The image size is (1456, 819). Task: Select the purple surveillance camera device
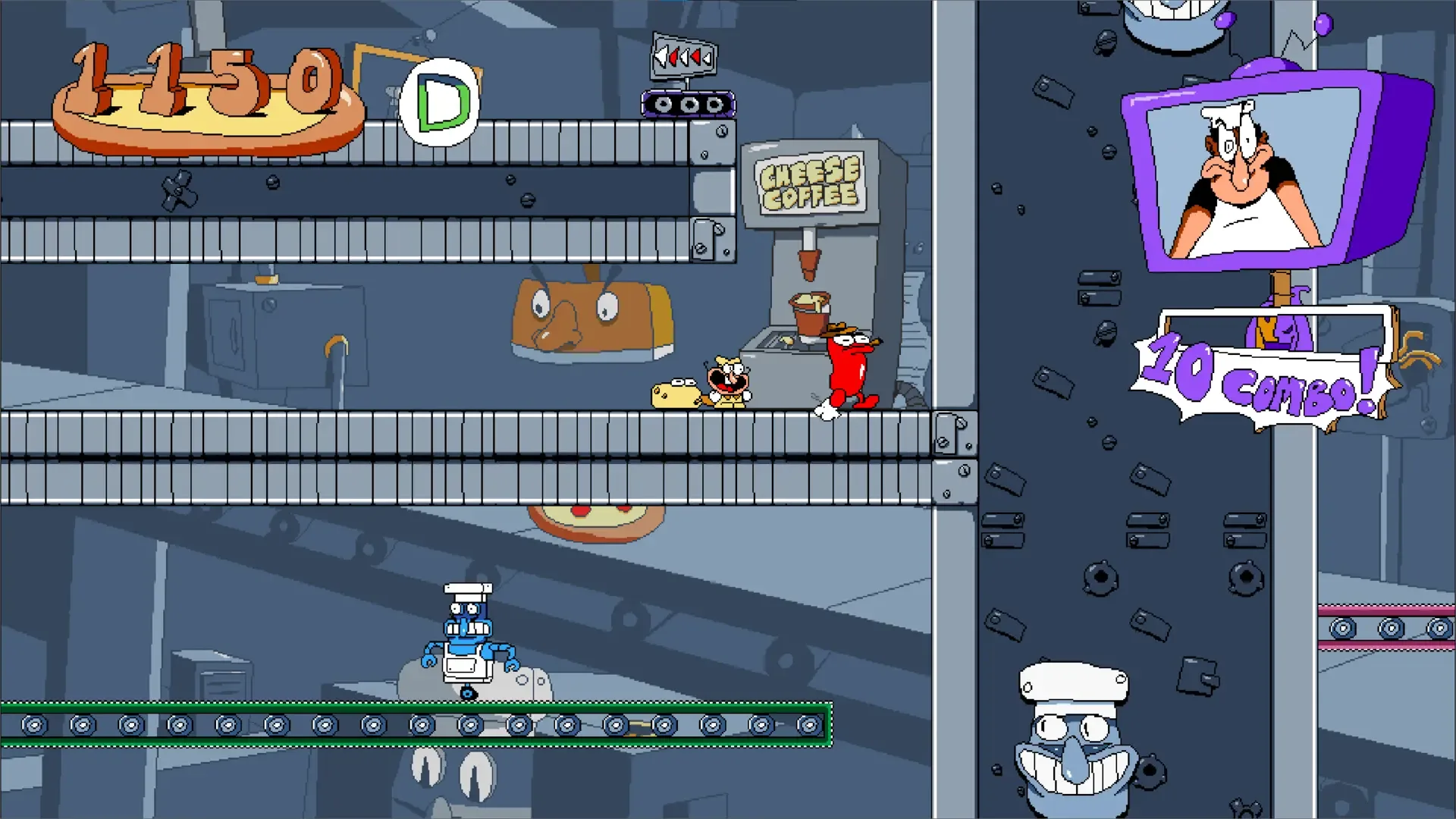686,103
